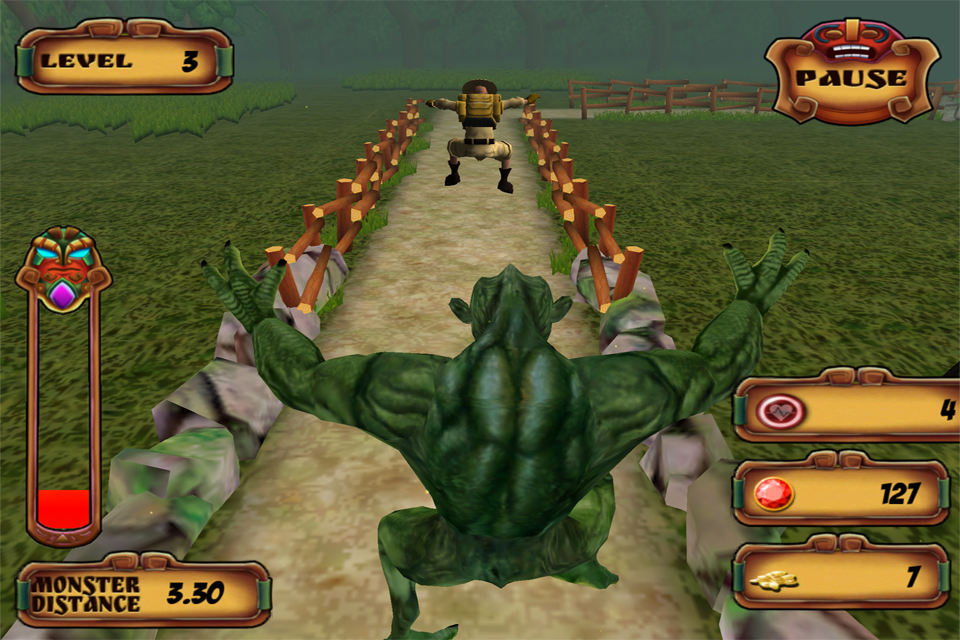Pause the game with the PAUSE button
The height and width of the screenshot is (640, 960).
tap(851, 78)
